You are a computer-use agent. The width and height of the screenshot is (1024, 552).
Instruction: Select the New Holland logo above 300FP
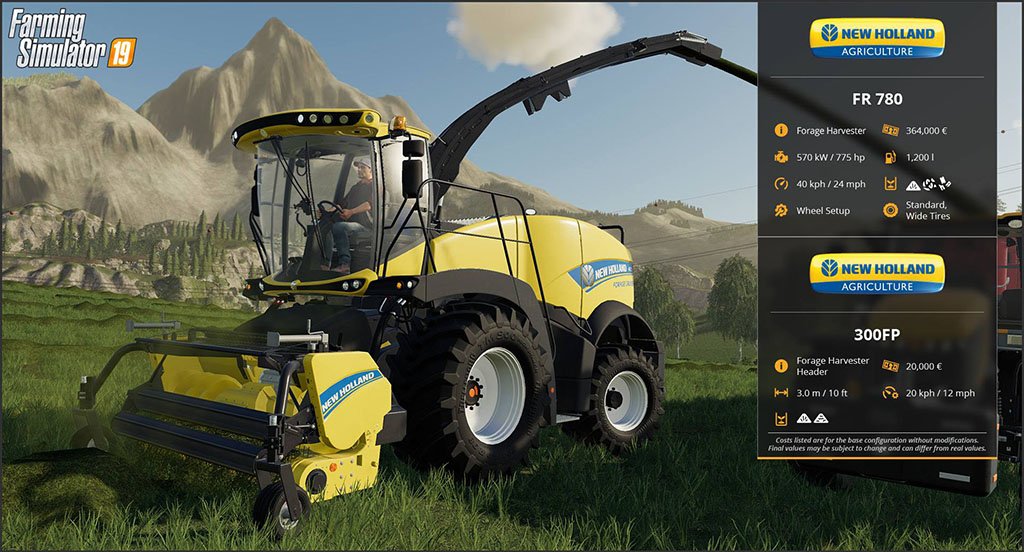point(876,274)
